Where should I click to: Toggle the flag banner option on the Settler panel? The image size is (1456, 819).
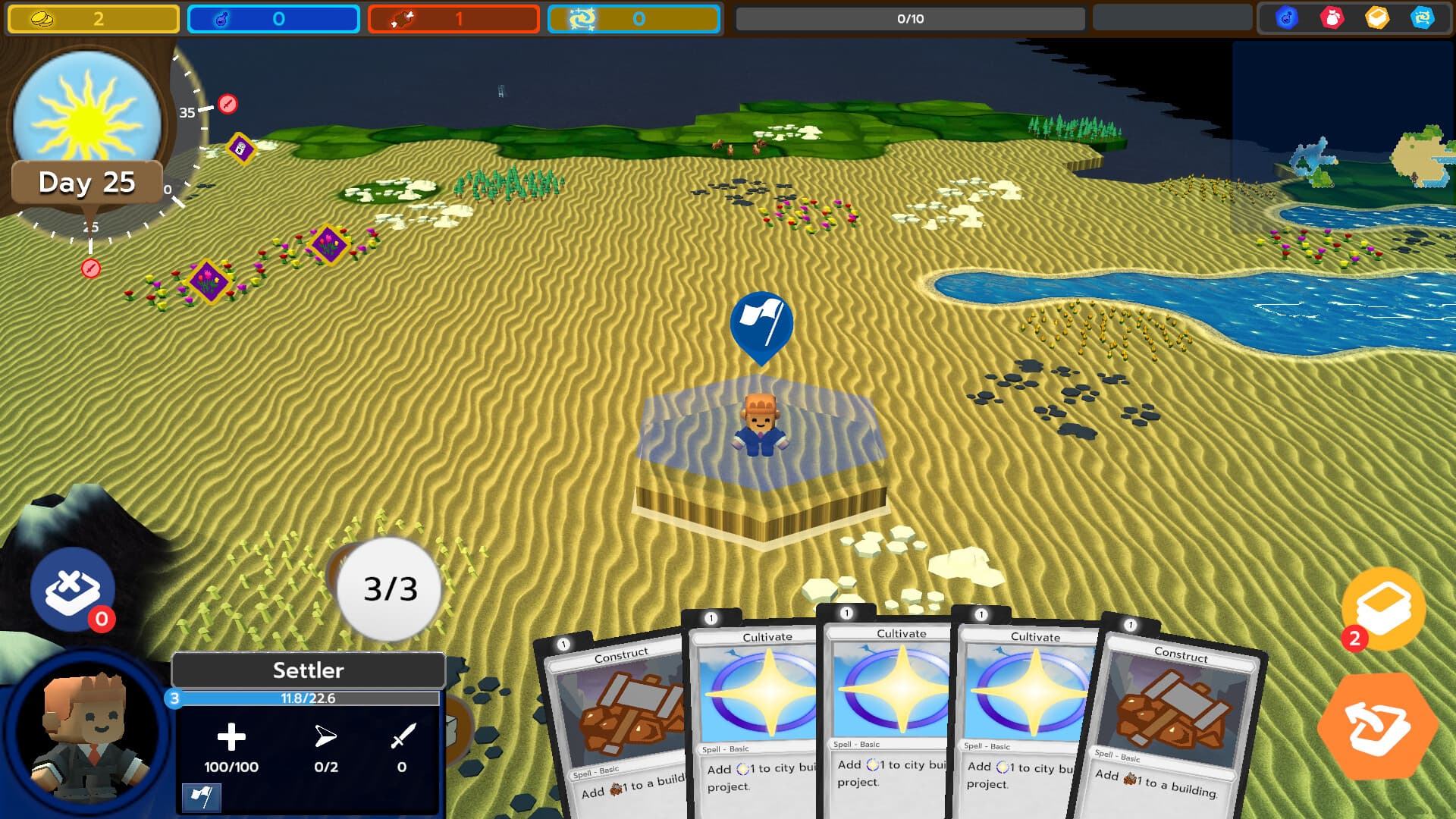pyautogui.click(x=202, y=798)
